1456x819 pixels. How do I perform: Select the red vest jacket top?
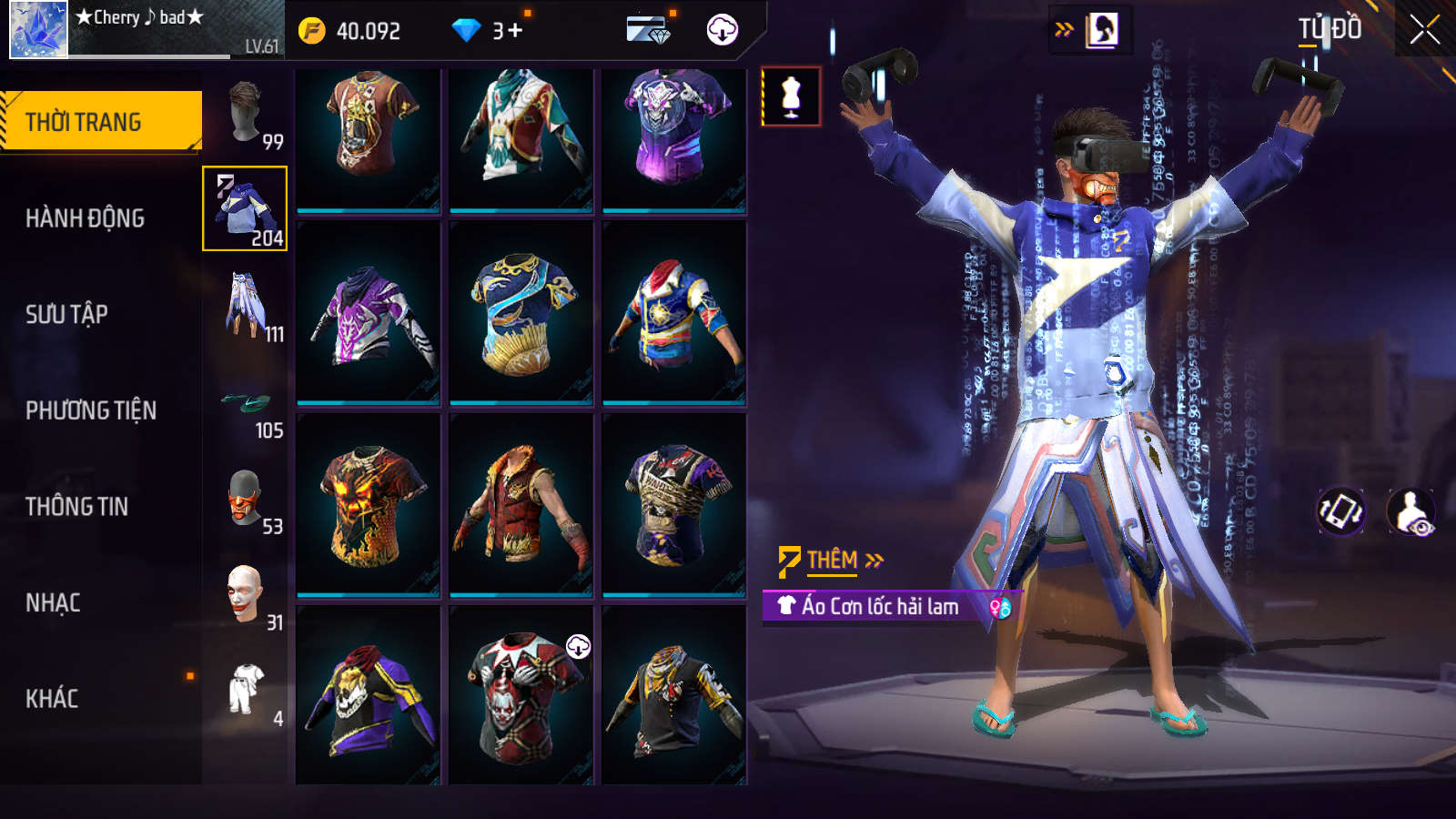521,505
